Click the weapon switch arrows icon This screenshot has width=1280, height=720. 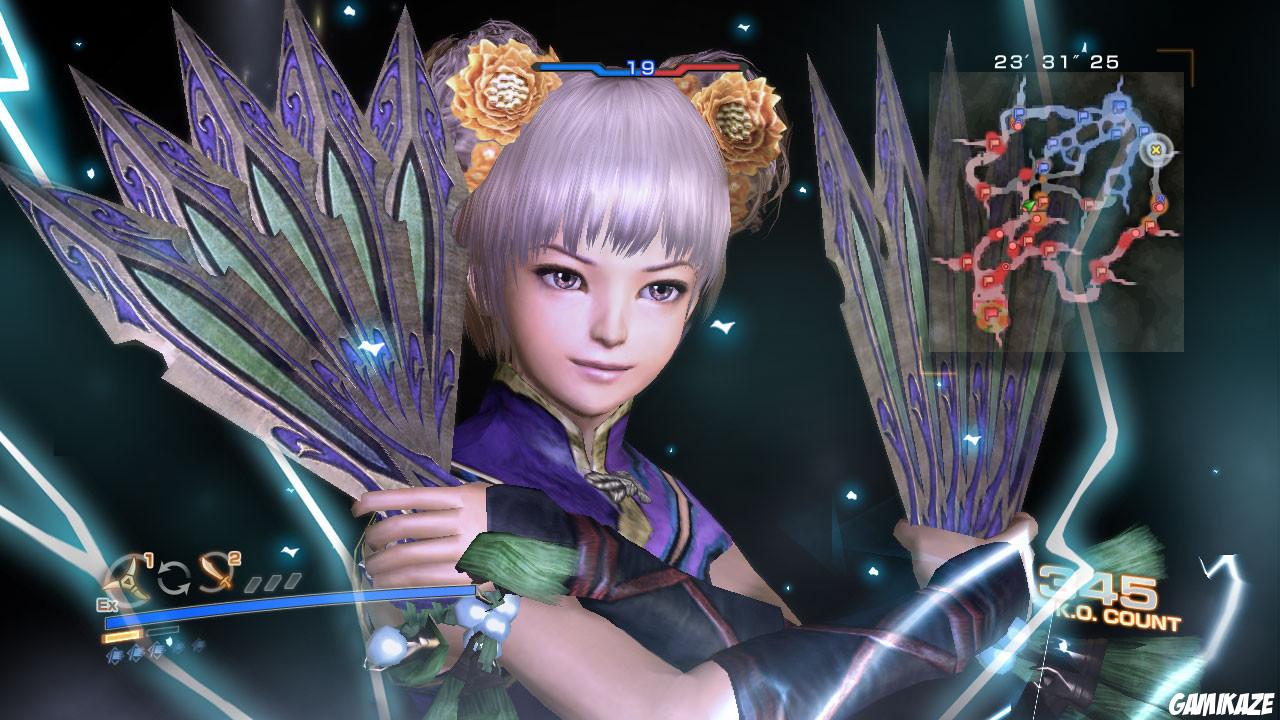[x=175, y=577]
